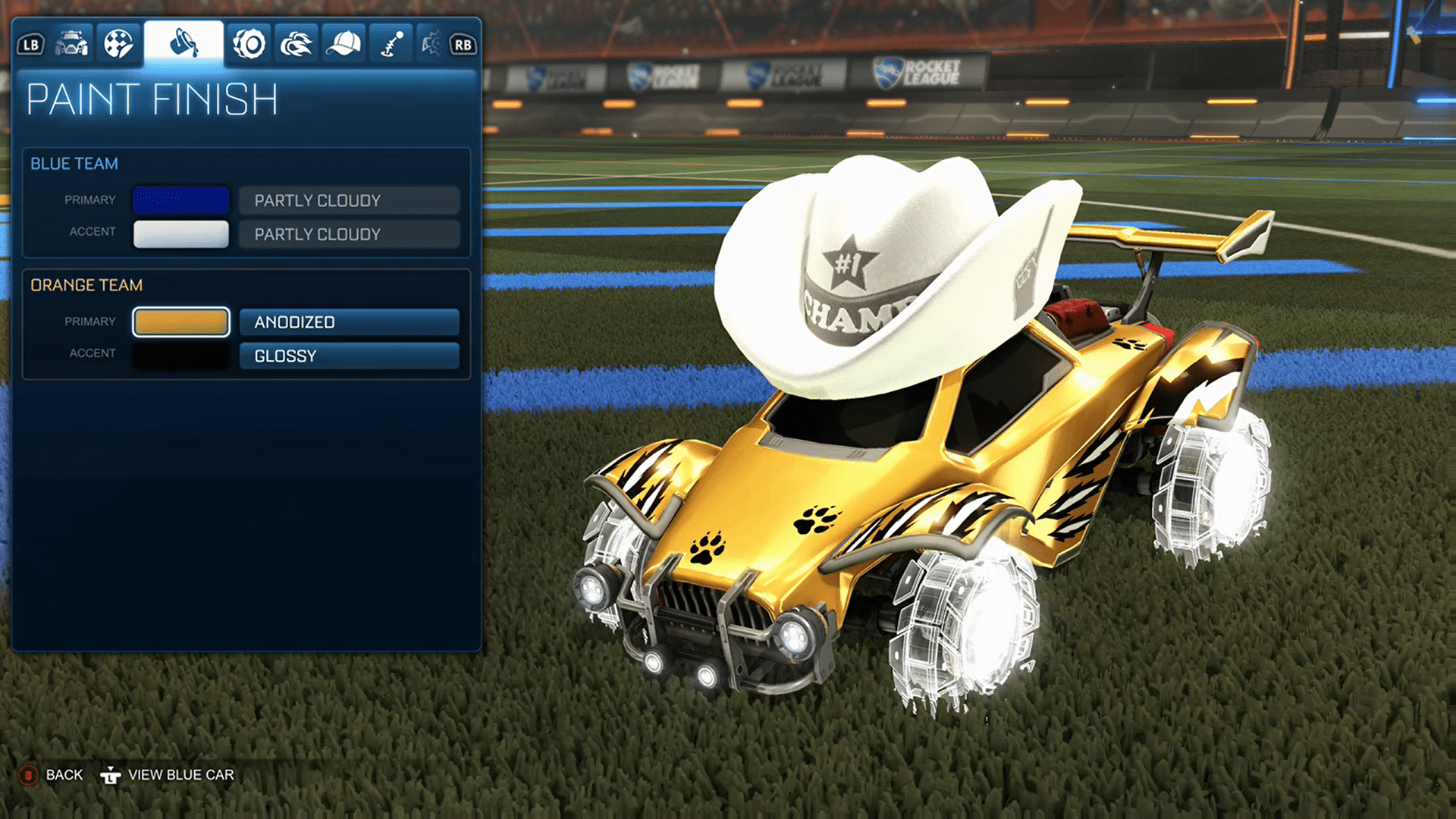Select the Orange Team accent black swatch
Screen dimensions: 1456x819
click(180, 356)
